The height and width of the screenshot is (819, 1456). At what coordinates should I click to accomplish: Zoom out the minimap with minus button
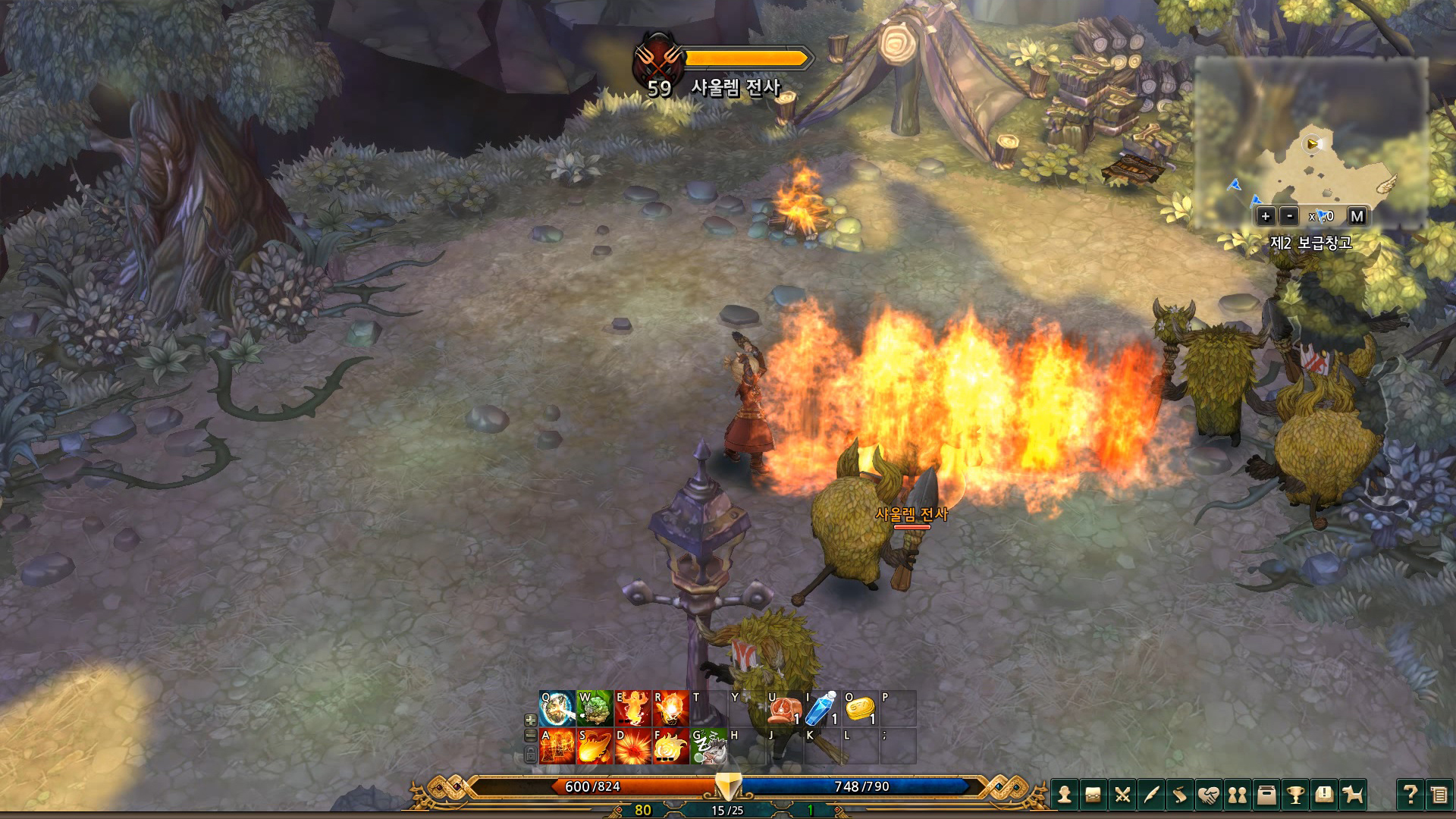pos(1289,216)
